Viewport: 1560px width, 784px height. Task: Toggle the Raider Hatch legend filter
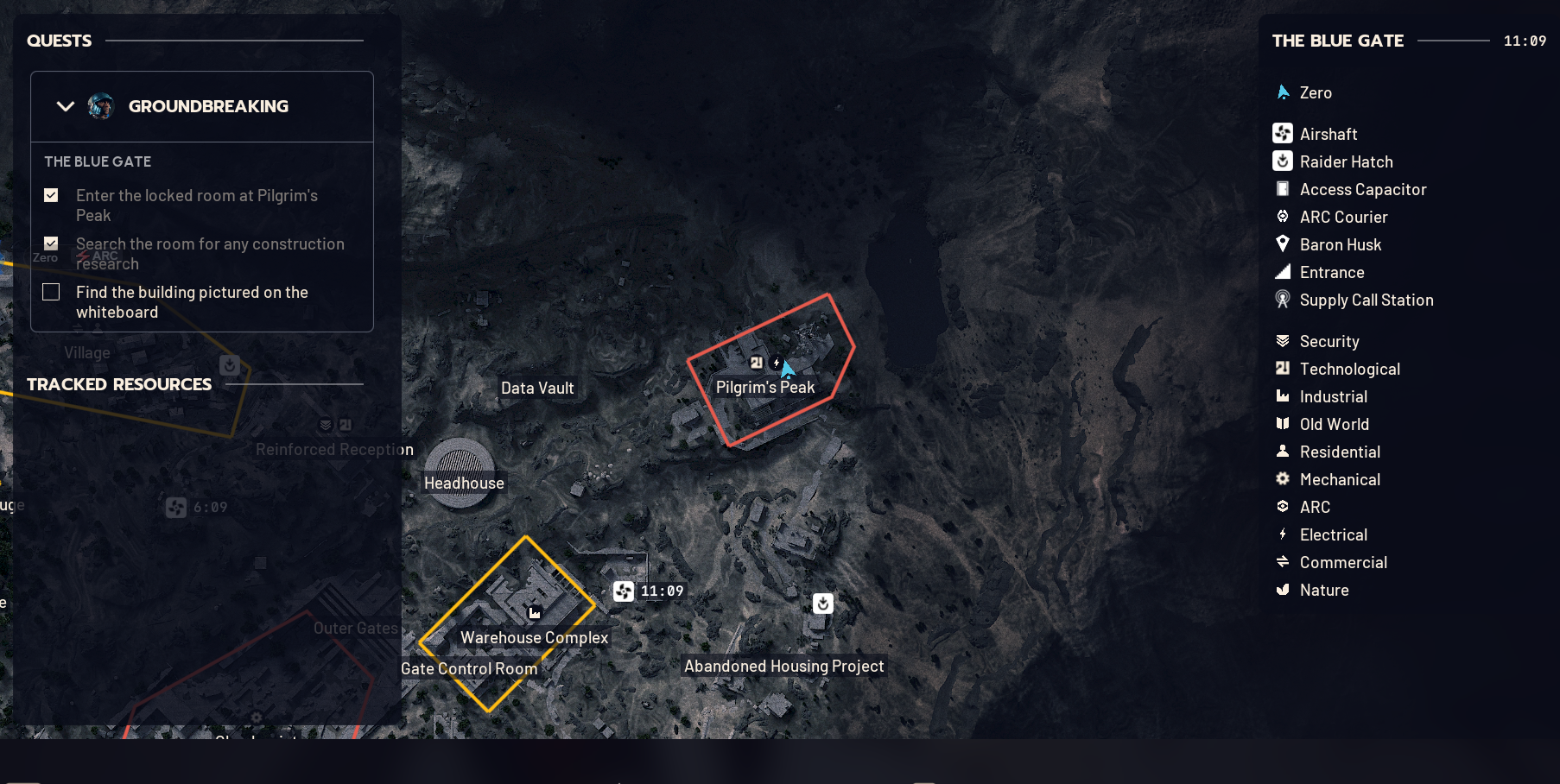pos(1345,161)
